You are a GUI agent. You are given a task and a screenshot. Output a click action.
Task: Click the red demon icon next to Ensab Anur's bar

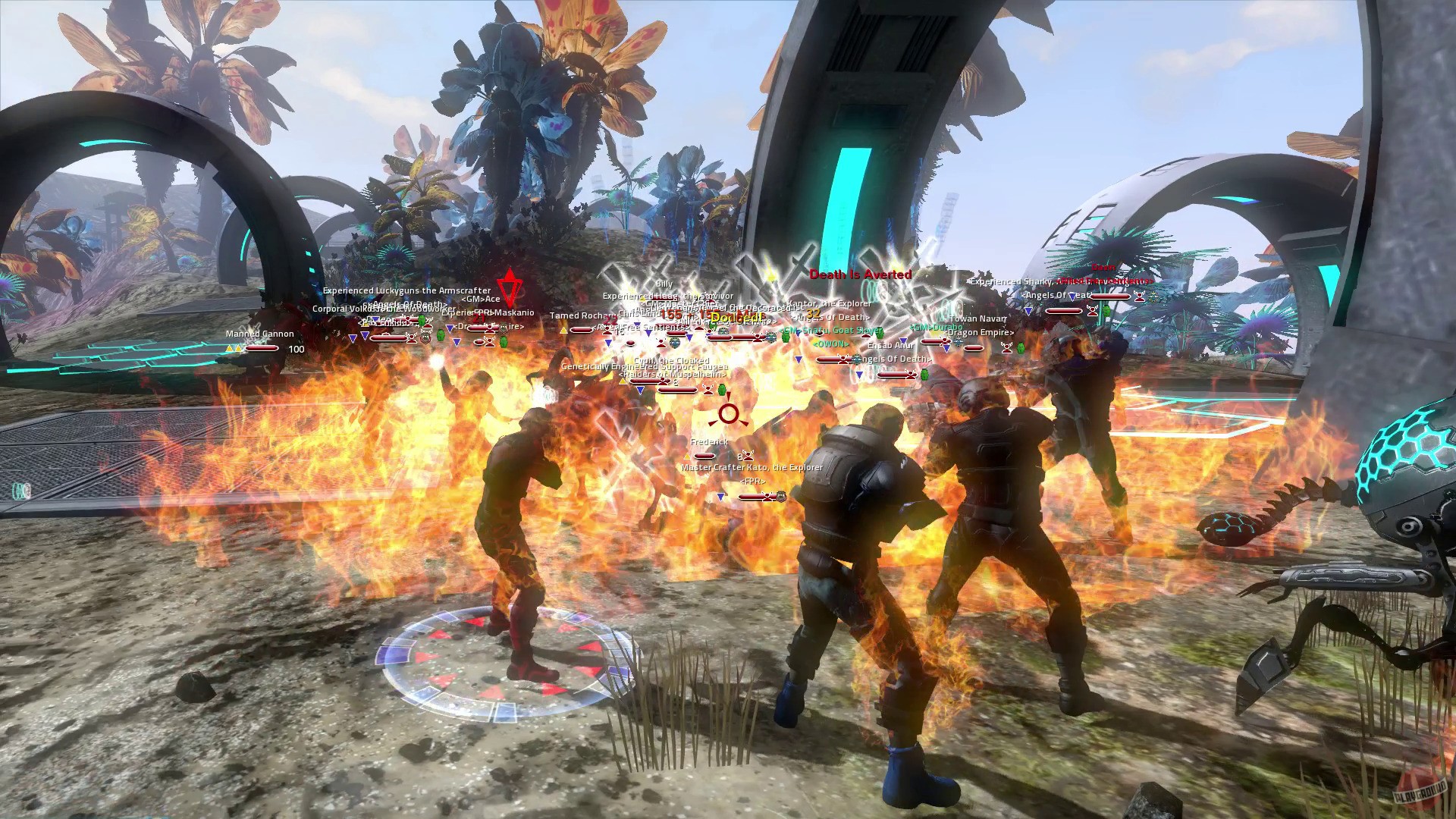pos(910,375)
